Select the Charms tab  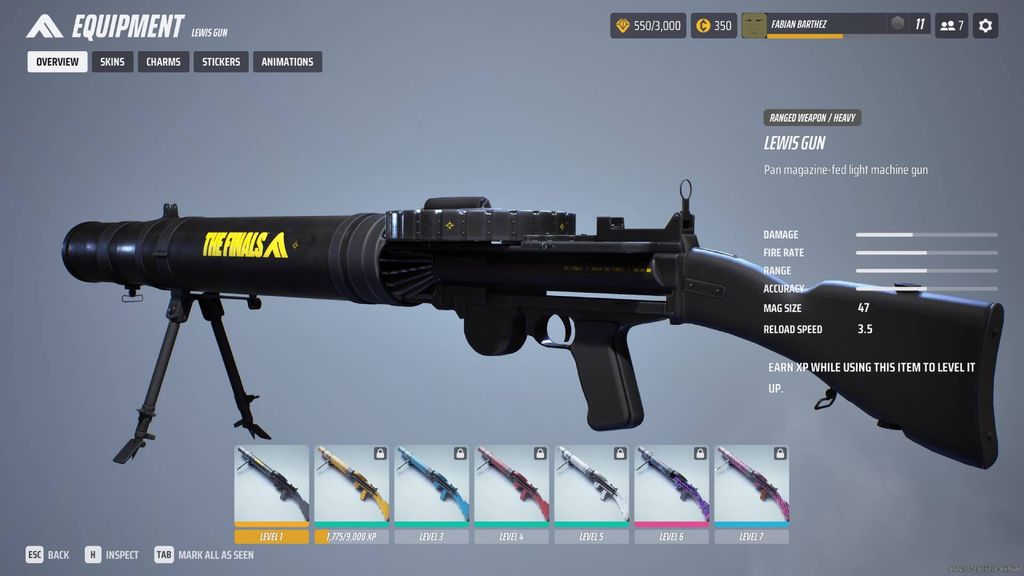tap(163, 62)
